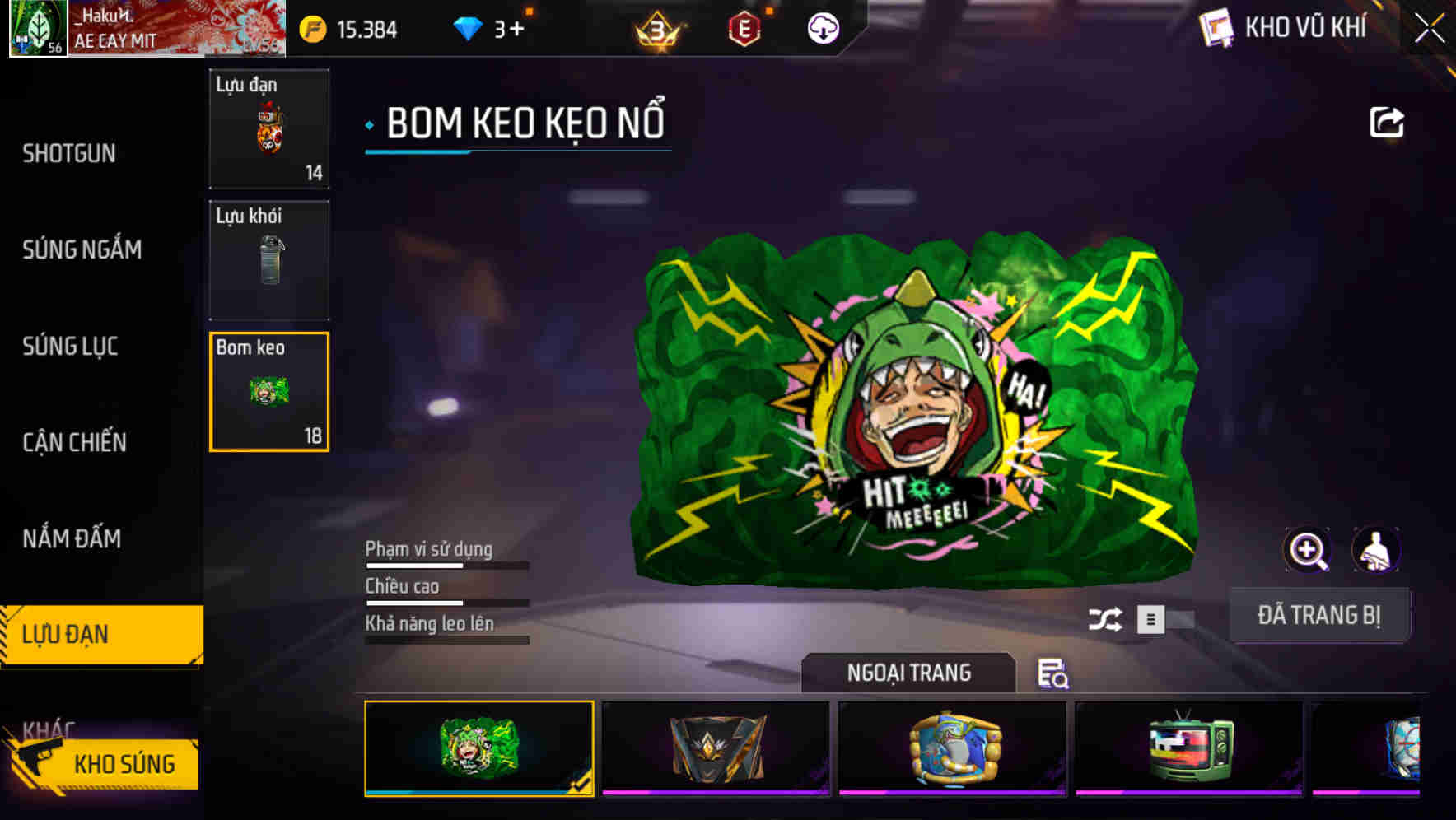Click the Chiều cao stat bar
This screenshot has height=820, width=1456.
(445, 602)
